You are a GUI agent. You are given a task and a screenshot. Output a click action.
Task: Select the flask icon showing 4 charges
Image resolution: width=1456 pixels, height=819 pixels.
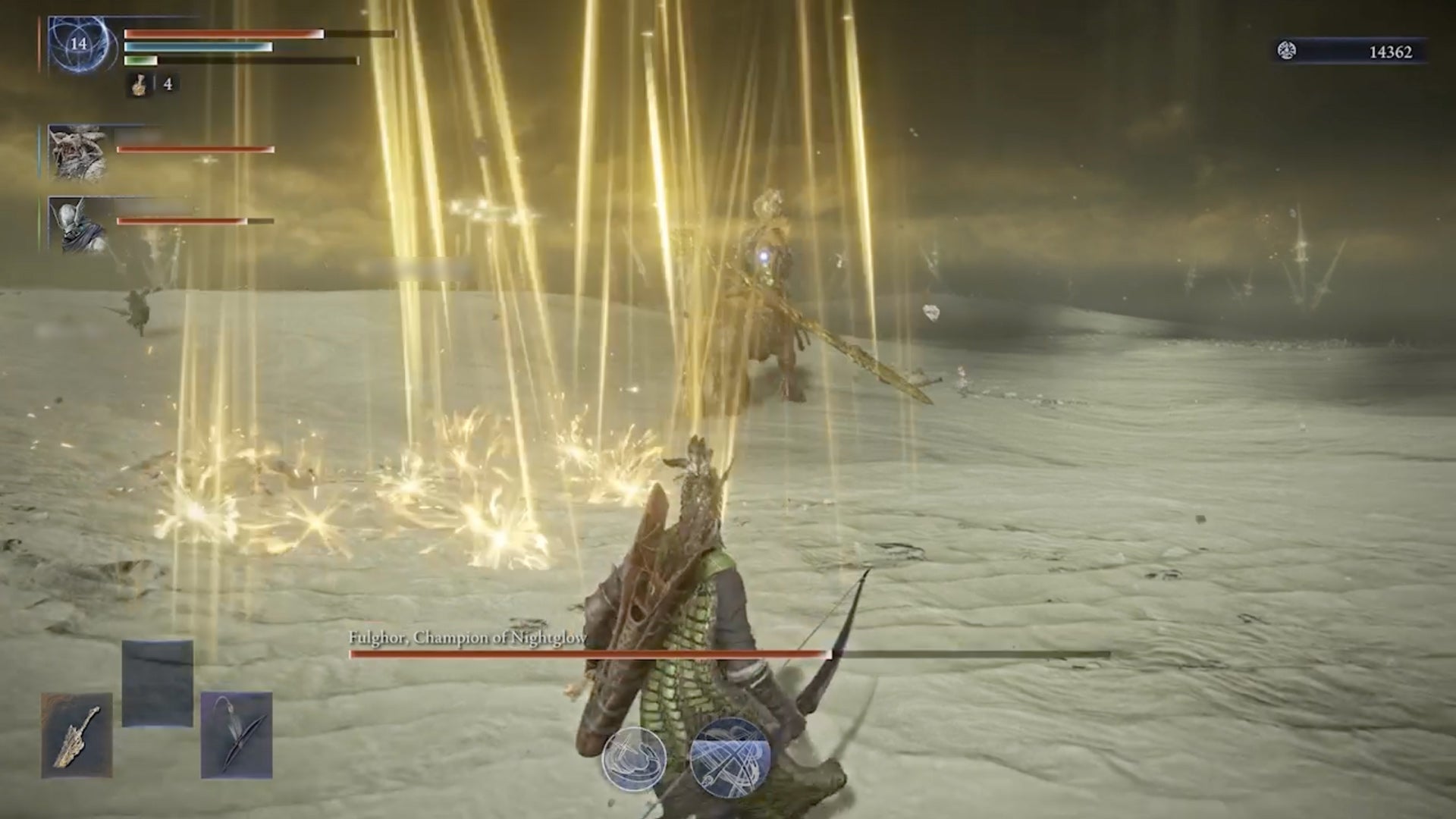pos(140,85)
